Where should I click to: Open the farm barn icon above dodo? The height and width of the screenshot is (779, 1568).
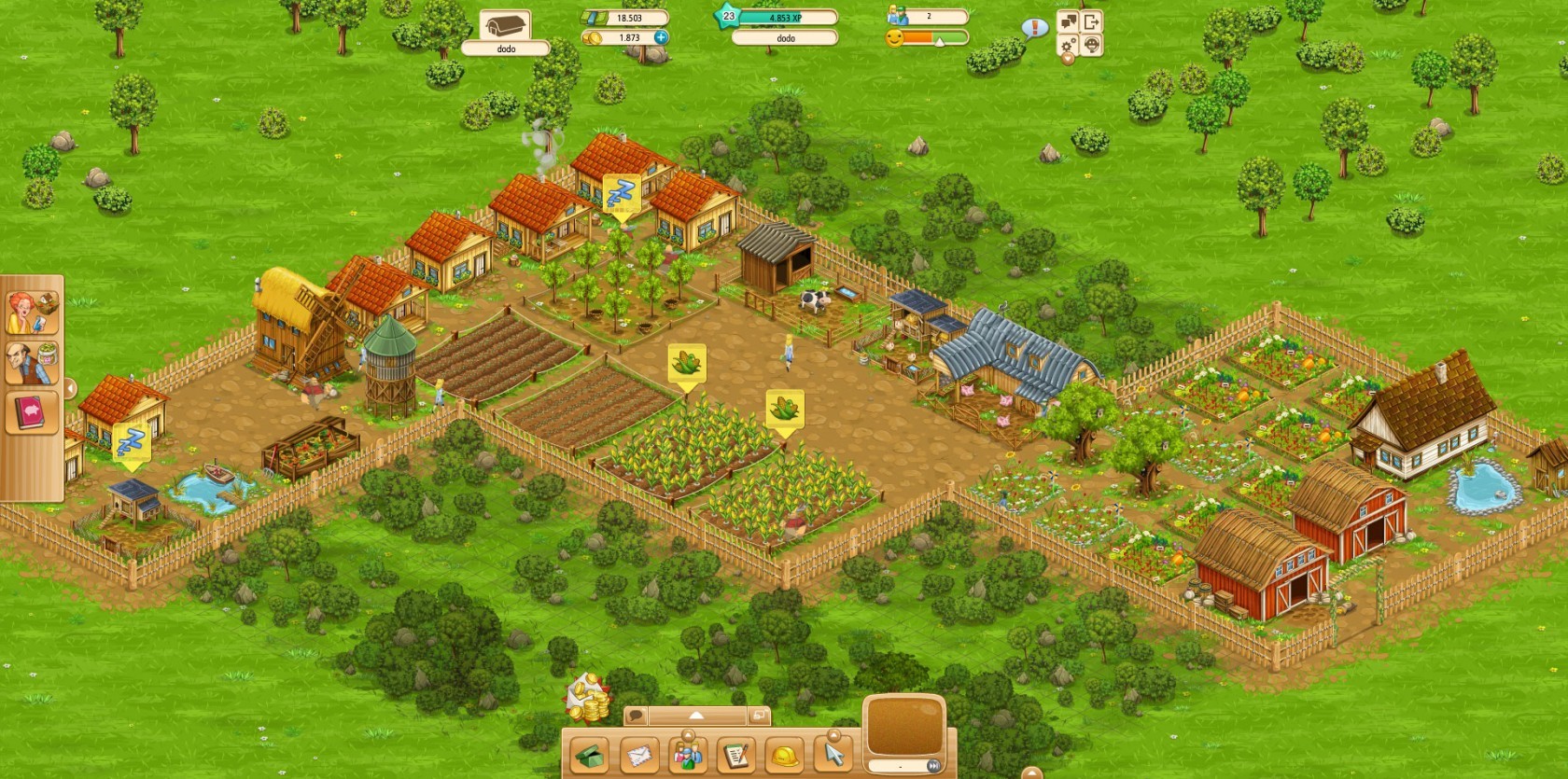pyautogui.click(x=505, y=25)
